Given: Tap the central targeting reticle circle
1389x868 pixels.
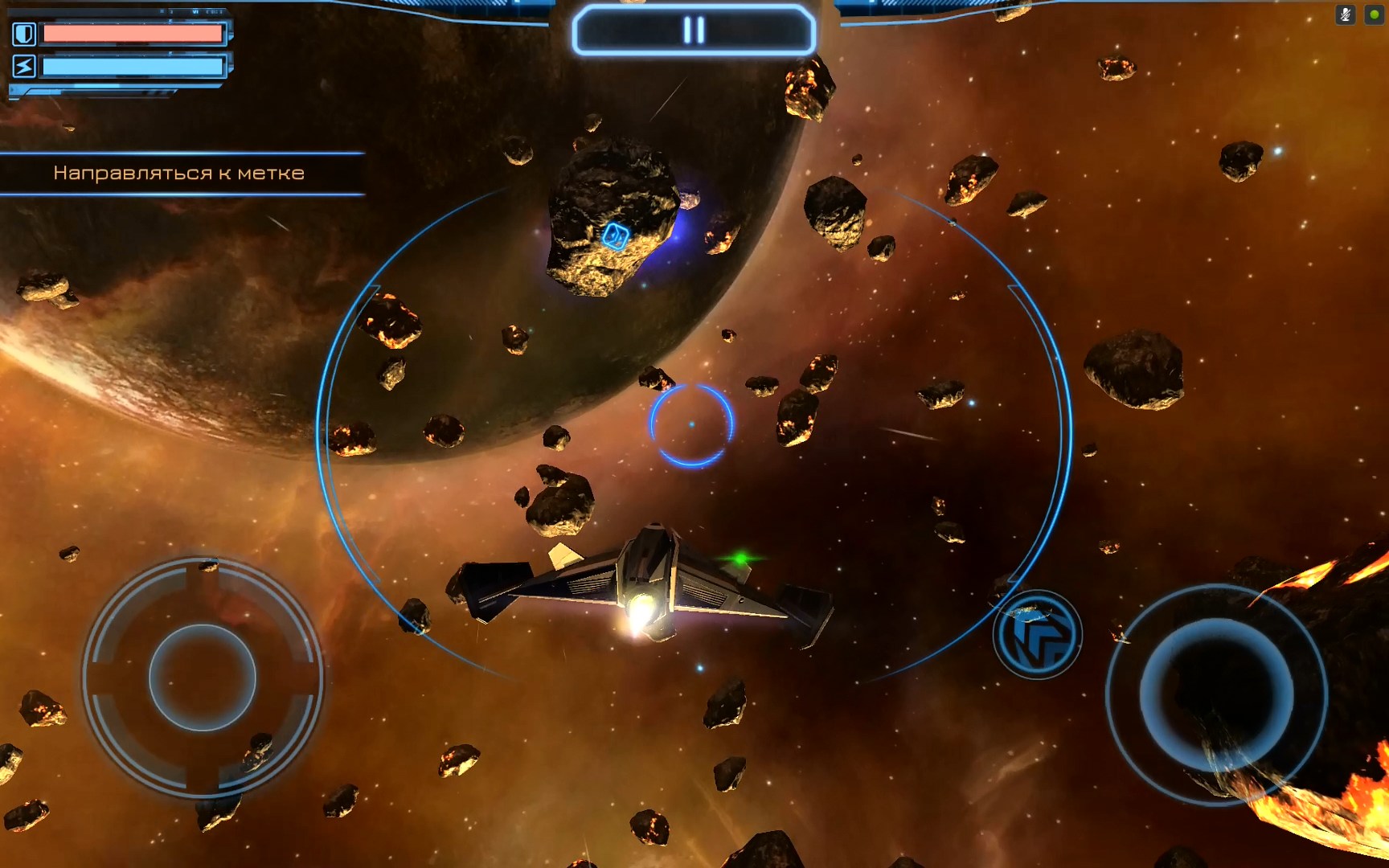Looking at the screenshot, I should click(692, 426).
